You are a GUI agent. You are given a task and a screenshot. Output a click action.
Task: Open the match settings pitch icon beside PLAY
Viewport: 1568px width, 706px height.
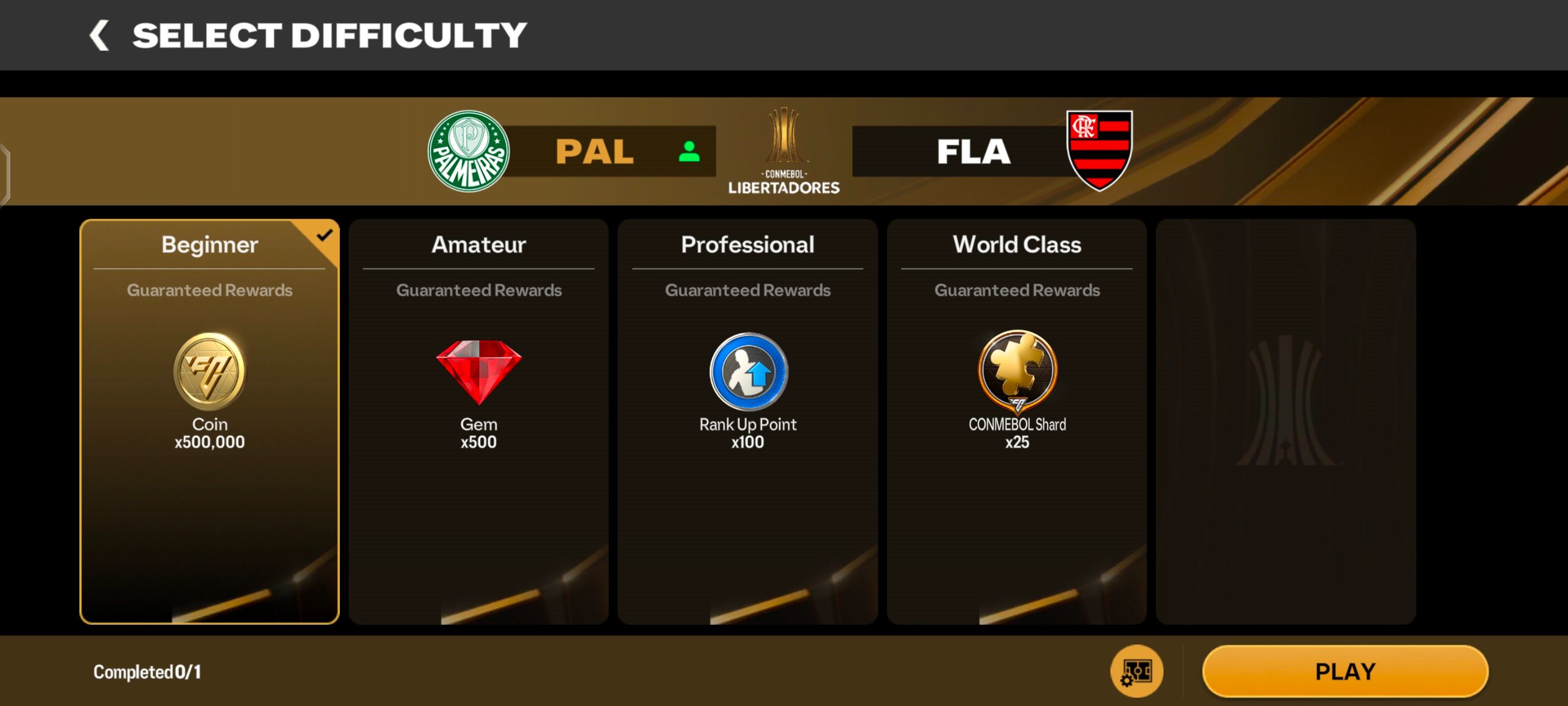tap(1136, 670)
